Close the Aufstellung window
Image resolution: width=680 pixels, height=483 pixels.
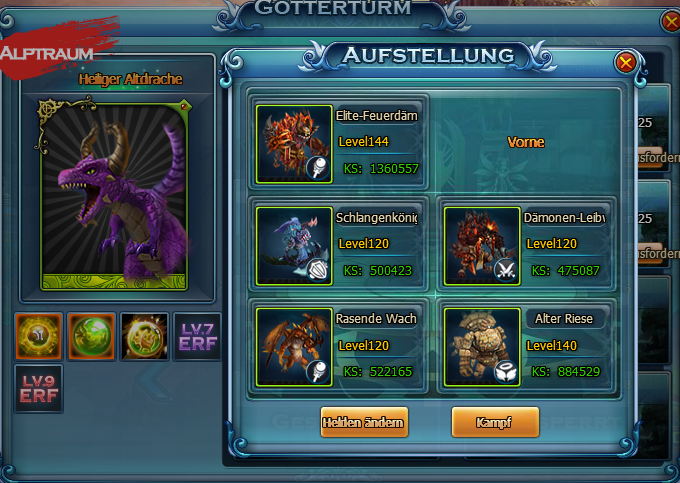(626, 63)
